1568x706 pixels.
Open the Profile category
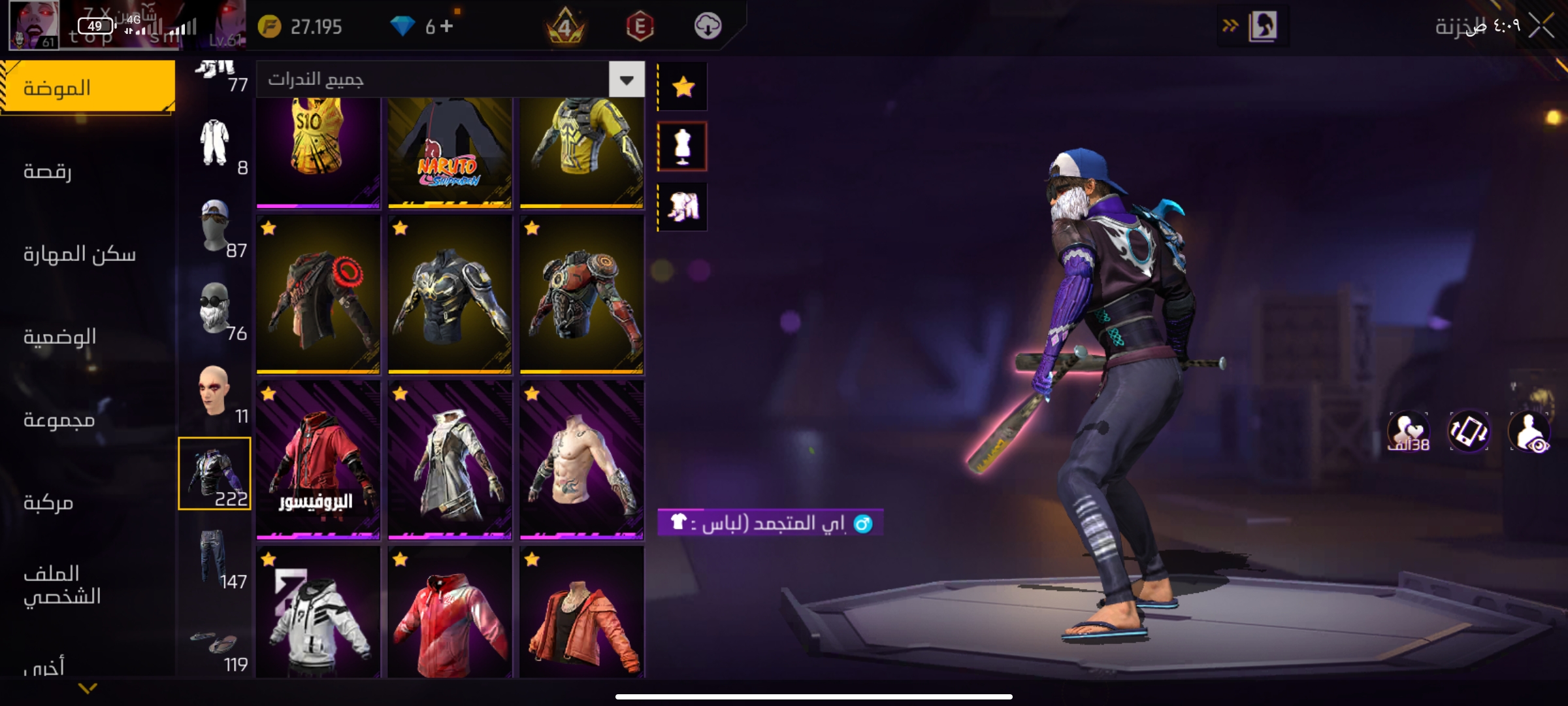(61, 584)
